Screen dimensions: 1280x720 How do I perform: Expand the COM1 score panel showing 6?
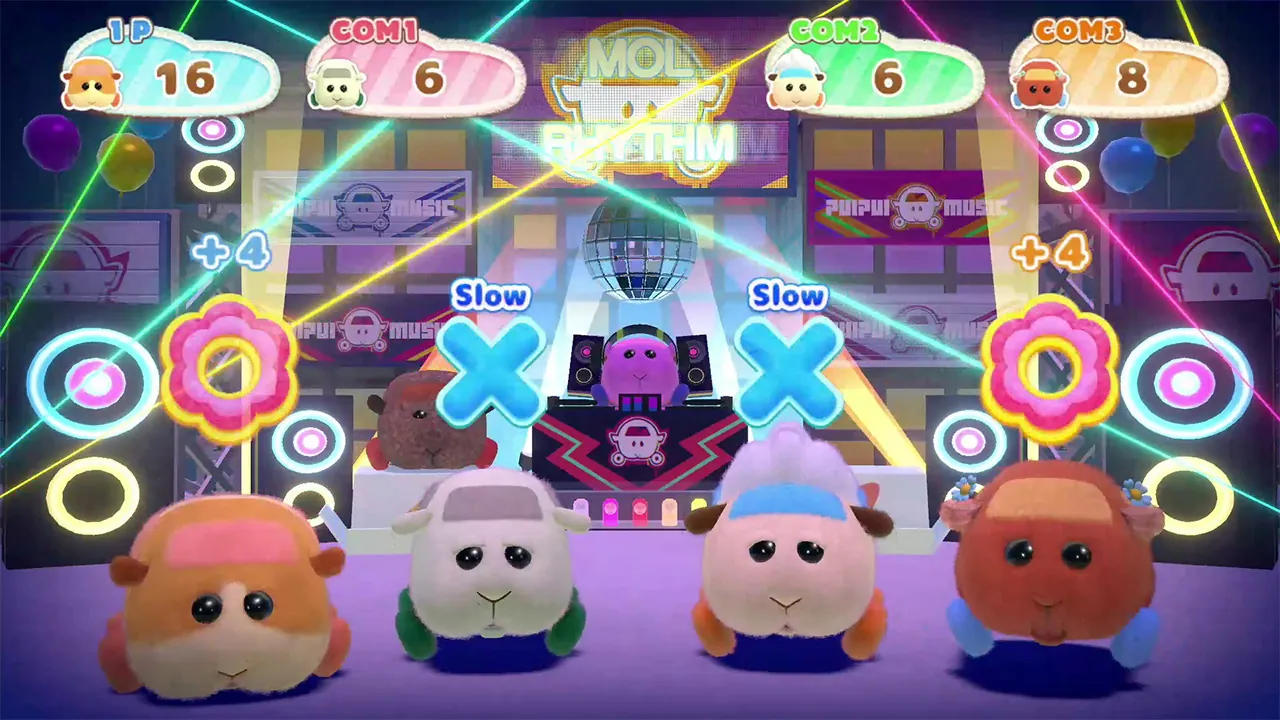[x=420, y=75]
